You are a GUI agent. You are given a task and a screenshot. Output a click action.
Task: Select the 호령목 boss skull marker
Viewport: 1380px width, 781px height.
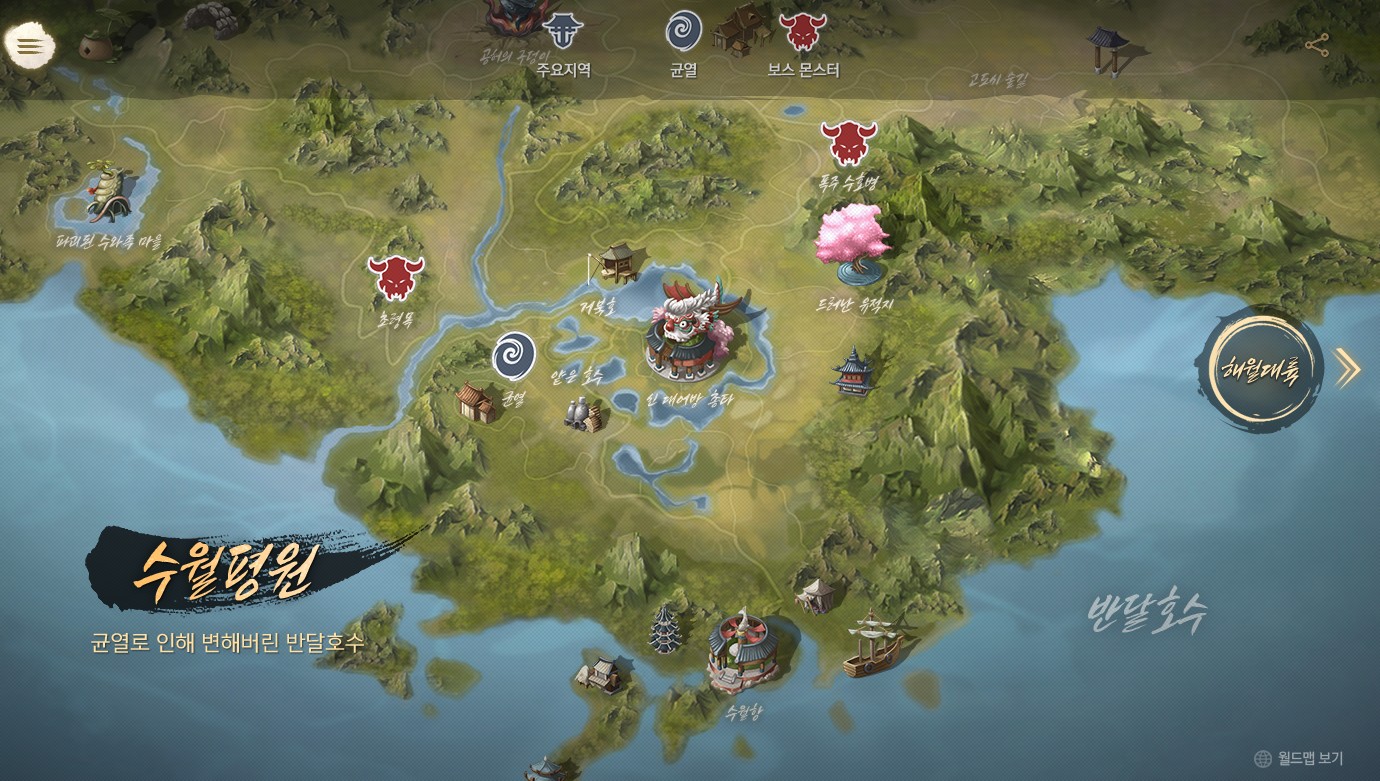click(396, 279)
